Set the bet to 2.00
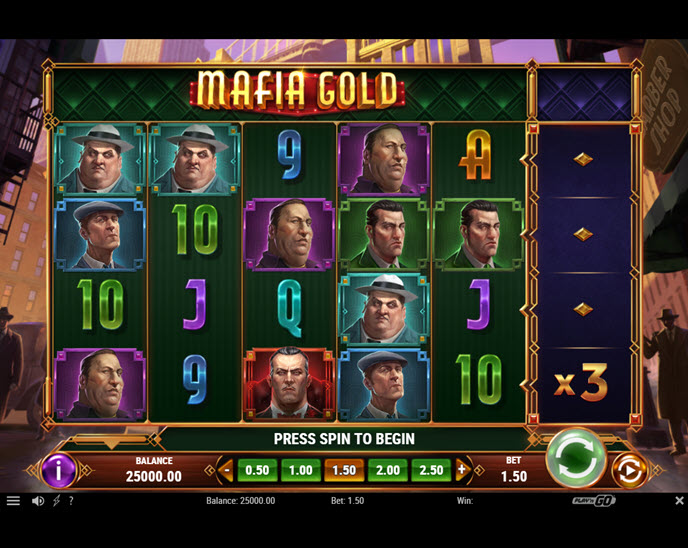The height and width of the screenshot is (548, 688). pos(387,470)
